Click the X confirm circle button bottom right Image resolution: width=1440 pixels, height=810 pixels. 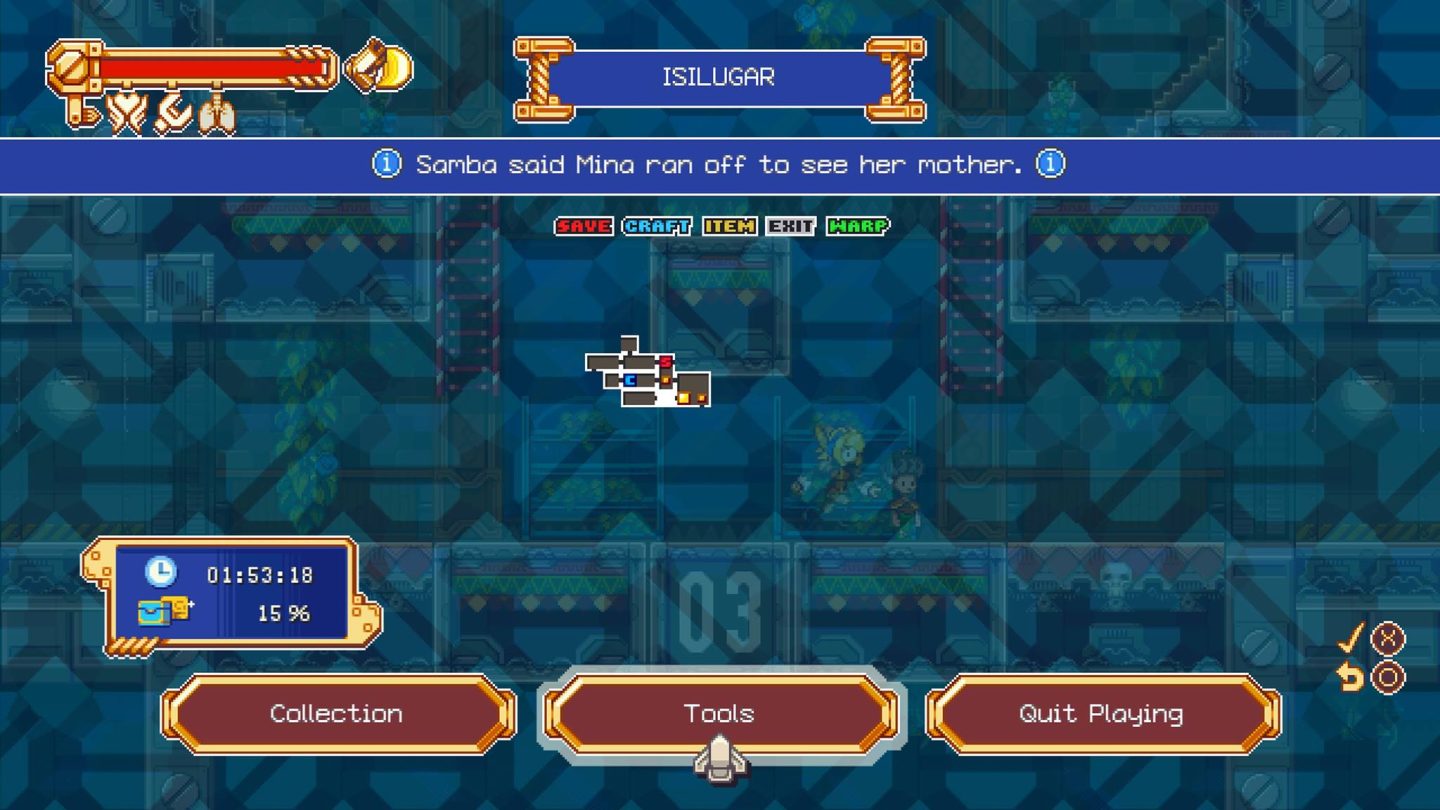click(1387, 640)
